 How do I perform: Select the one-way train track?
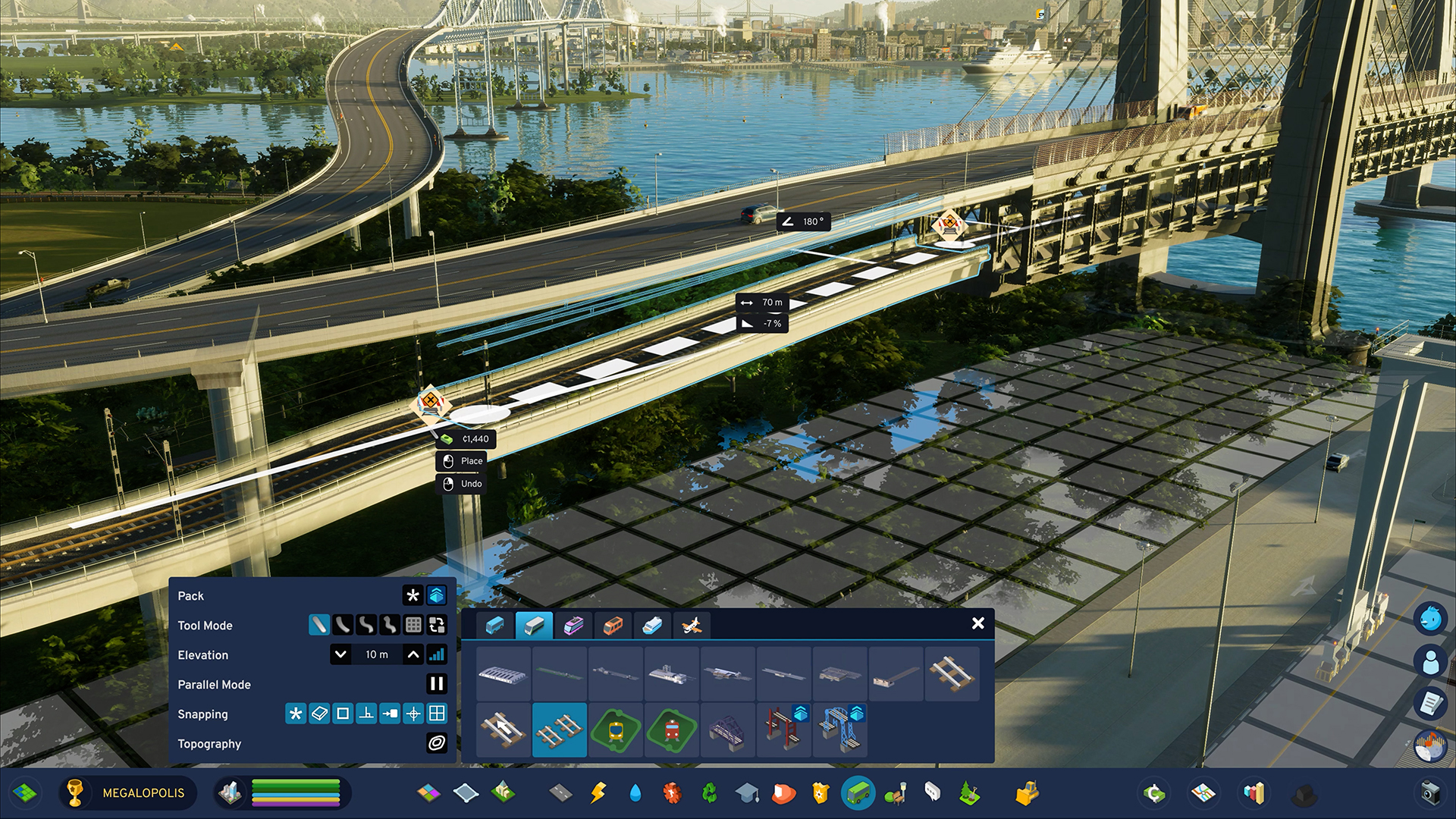pyautogui.click(x=504, y=730)
